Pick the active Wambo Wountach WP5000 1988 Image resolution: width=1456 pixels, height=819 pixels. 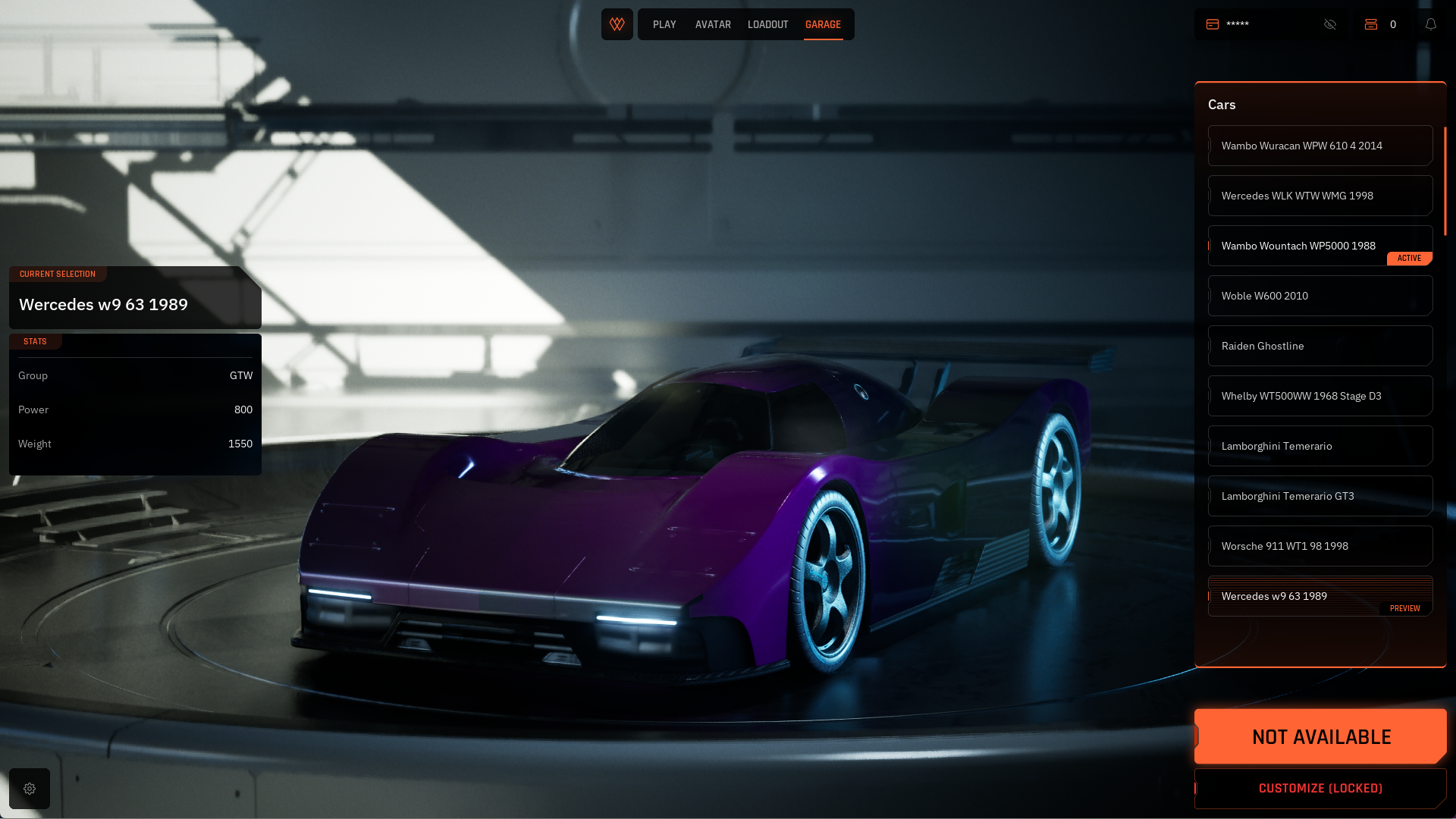point(1319,246)
